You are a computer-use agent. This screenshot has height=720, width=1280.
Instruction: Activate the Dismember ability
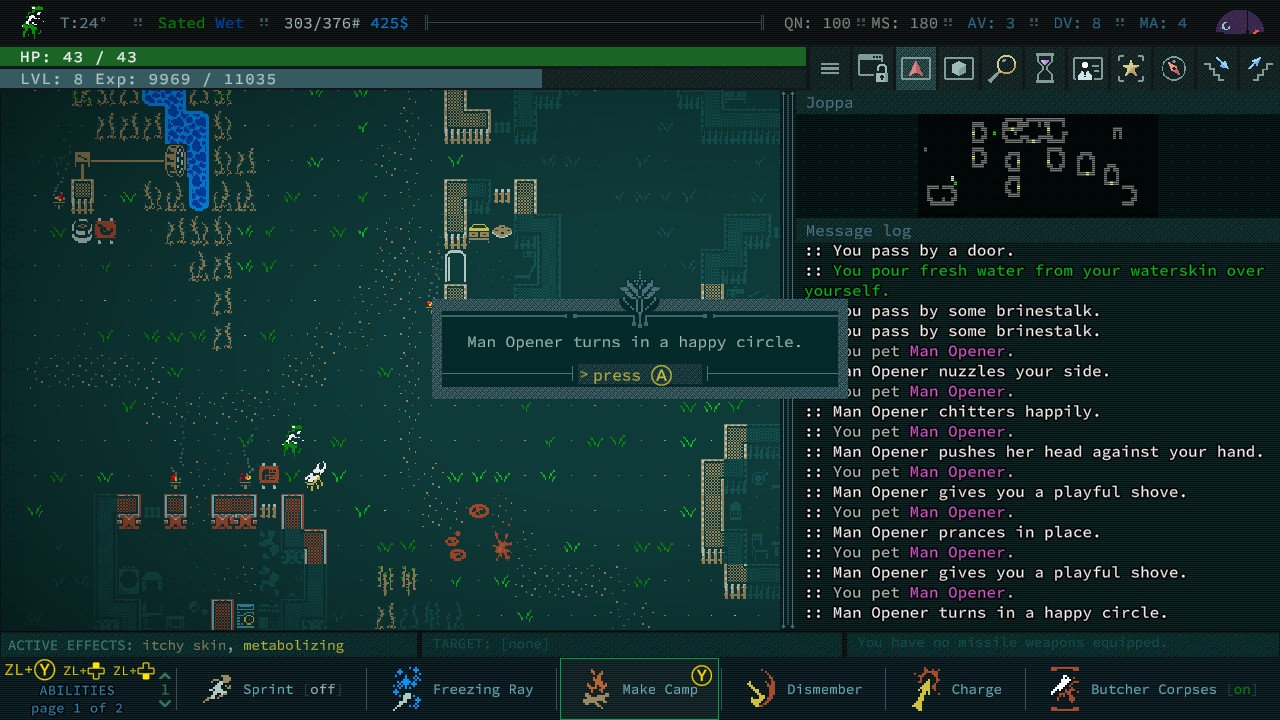(805, 689)
